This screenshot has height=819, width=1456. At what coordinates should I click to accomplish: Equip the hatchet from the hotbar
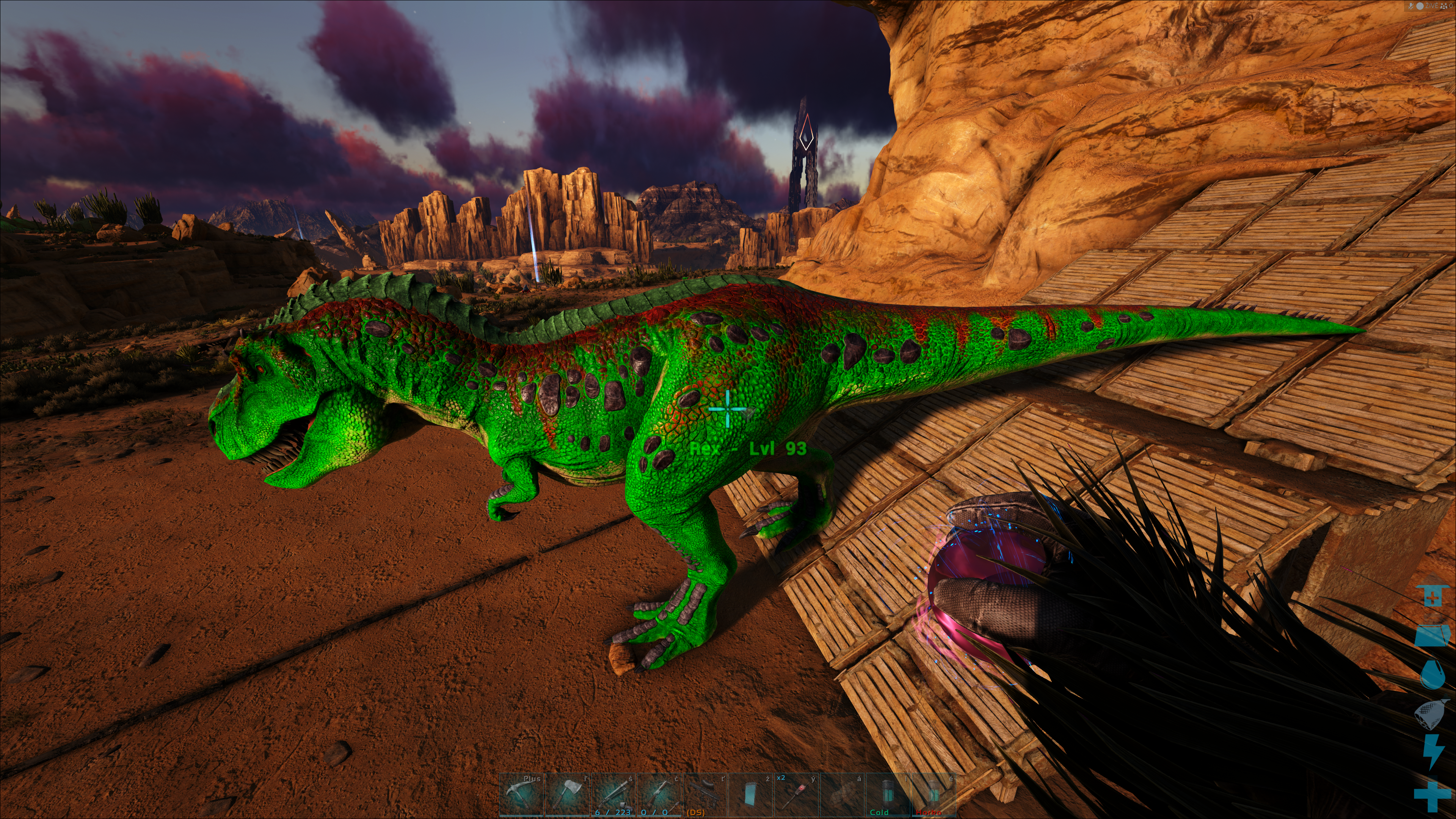point(567,794)
